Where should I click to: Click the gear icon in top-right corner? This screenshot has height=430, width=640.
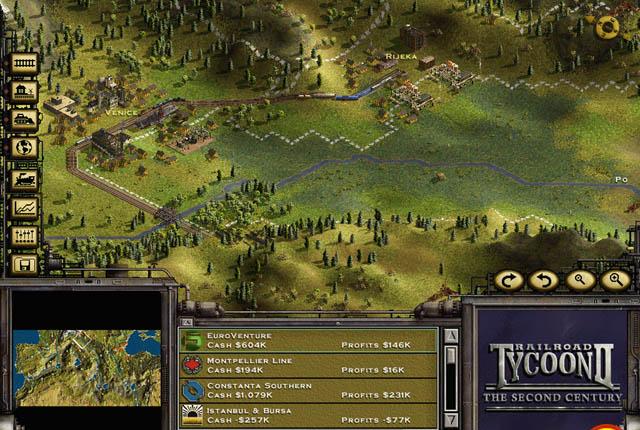tap(606, 28)
